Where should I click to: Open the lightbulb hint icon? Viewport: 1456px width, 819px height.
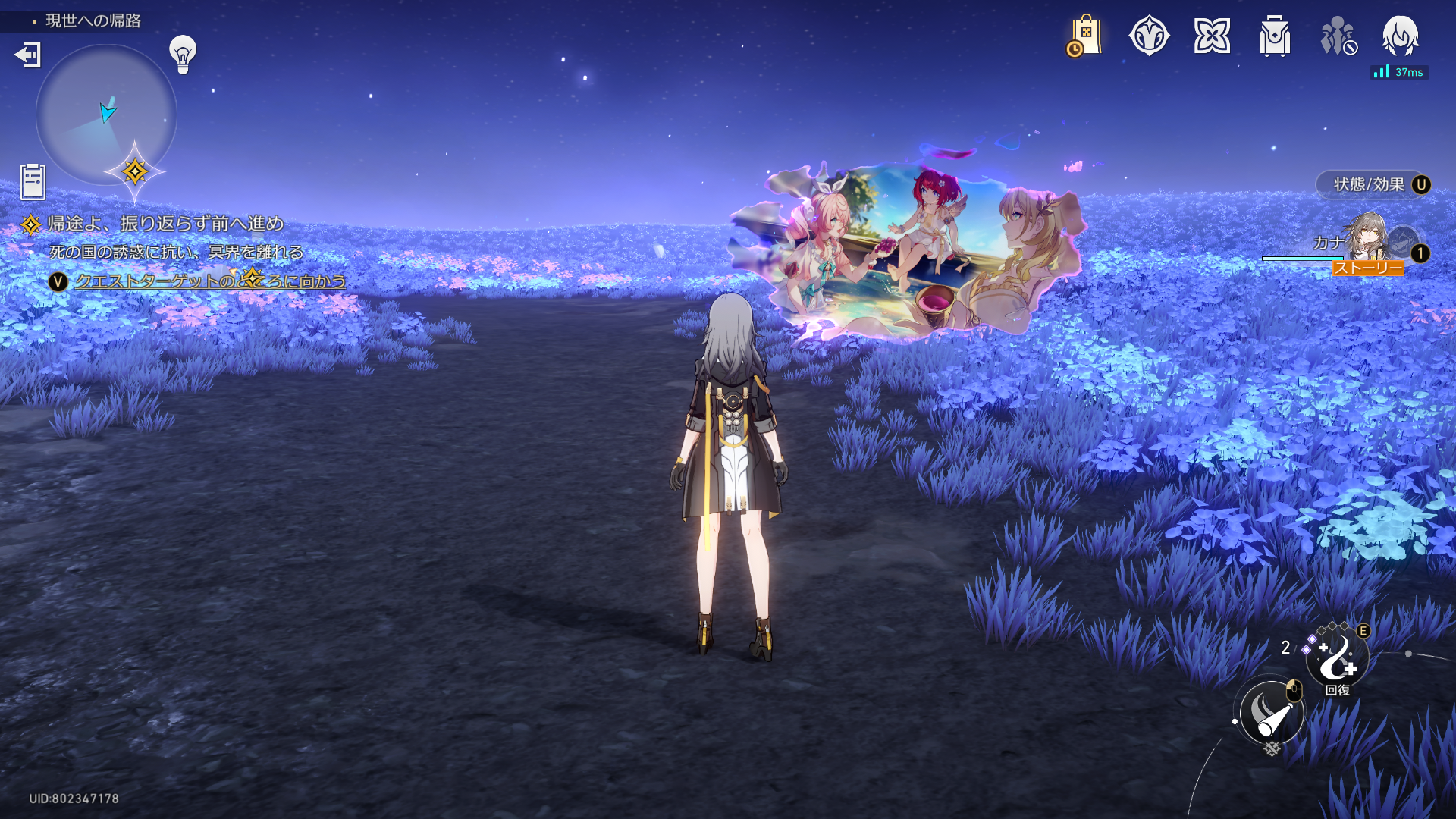pyautogui.click(x=183, y=54)
